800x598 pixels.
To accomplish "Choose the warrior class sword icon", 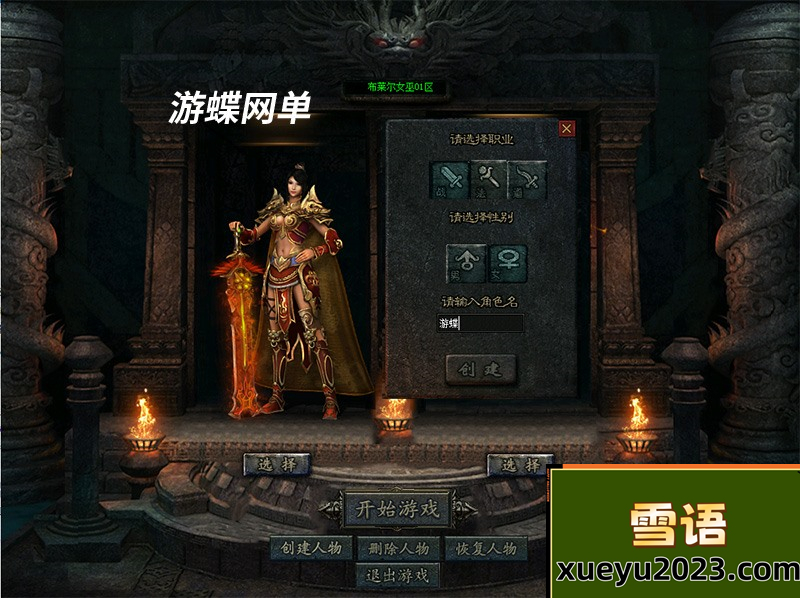I will click(450, 180).
